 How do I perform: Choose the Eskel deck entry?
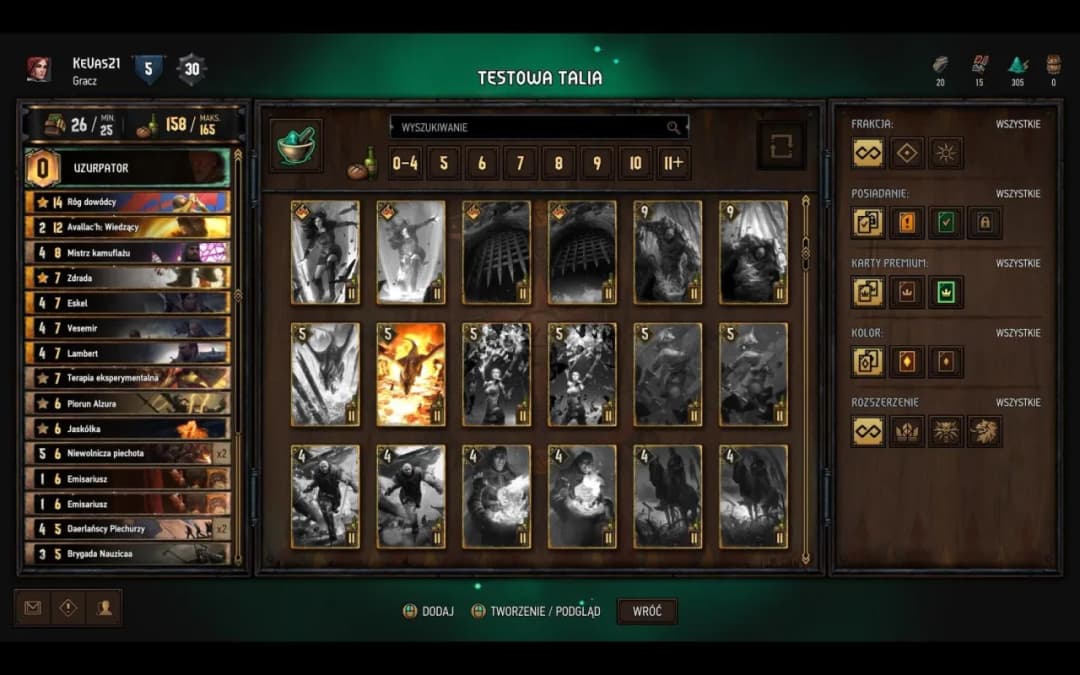click(128, 302)
